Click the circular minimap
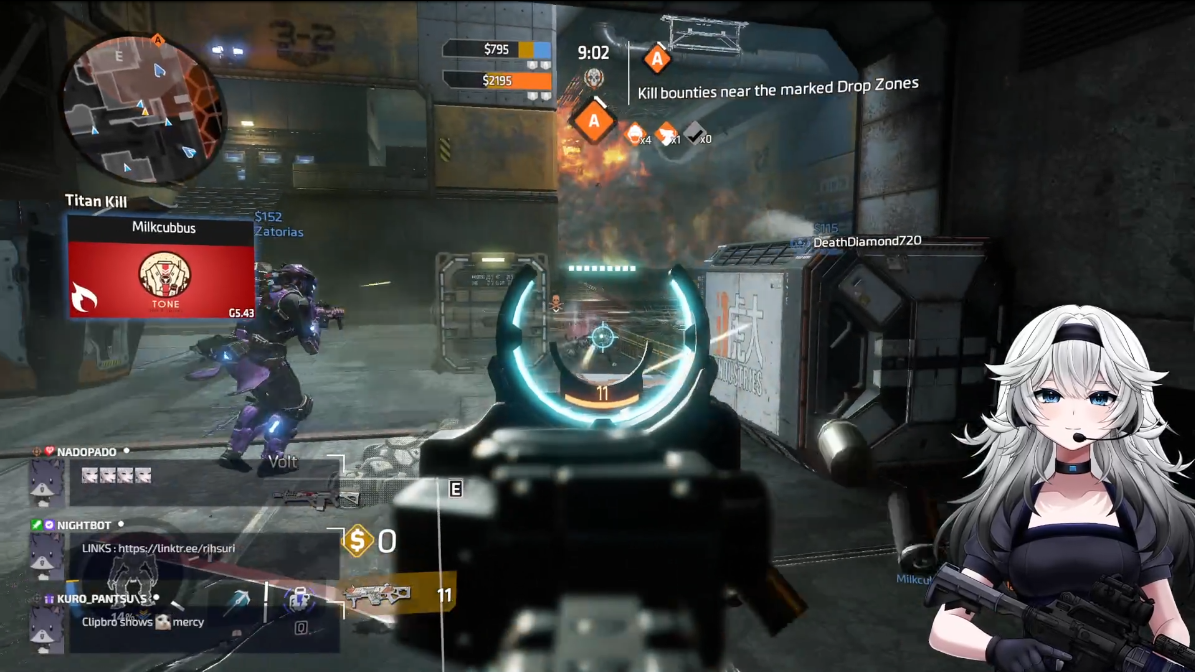Viewport: 1195px width, 672px height. pyautogui.click(x=142, y=107)
